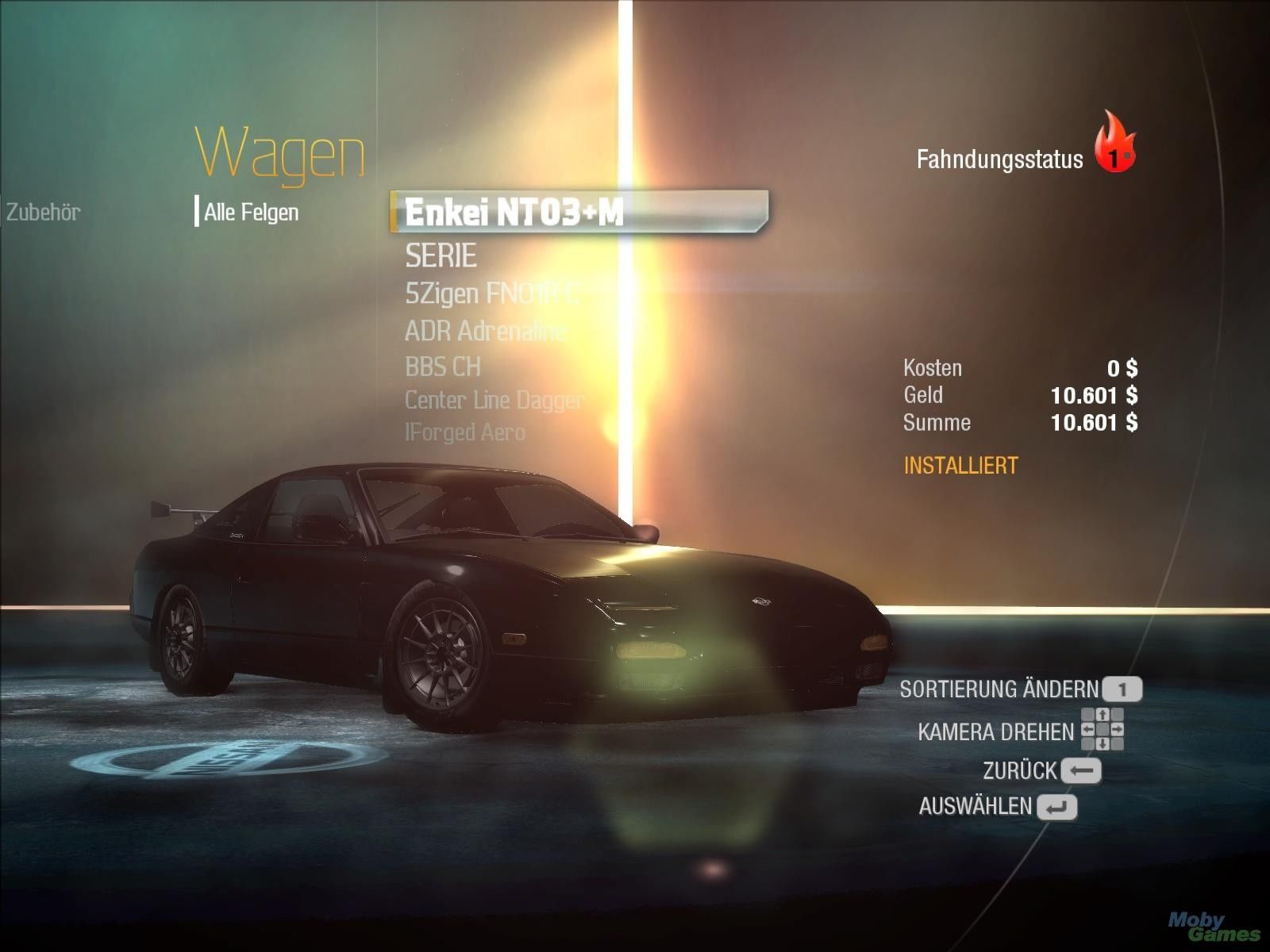Image resolution: width=1270 pixels, height=952 pixels.
Task: Open the Alle Felgen category
Action: [251, 212]
